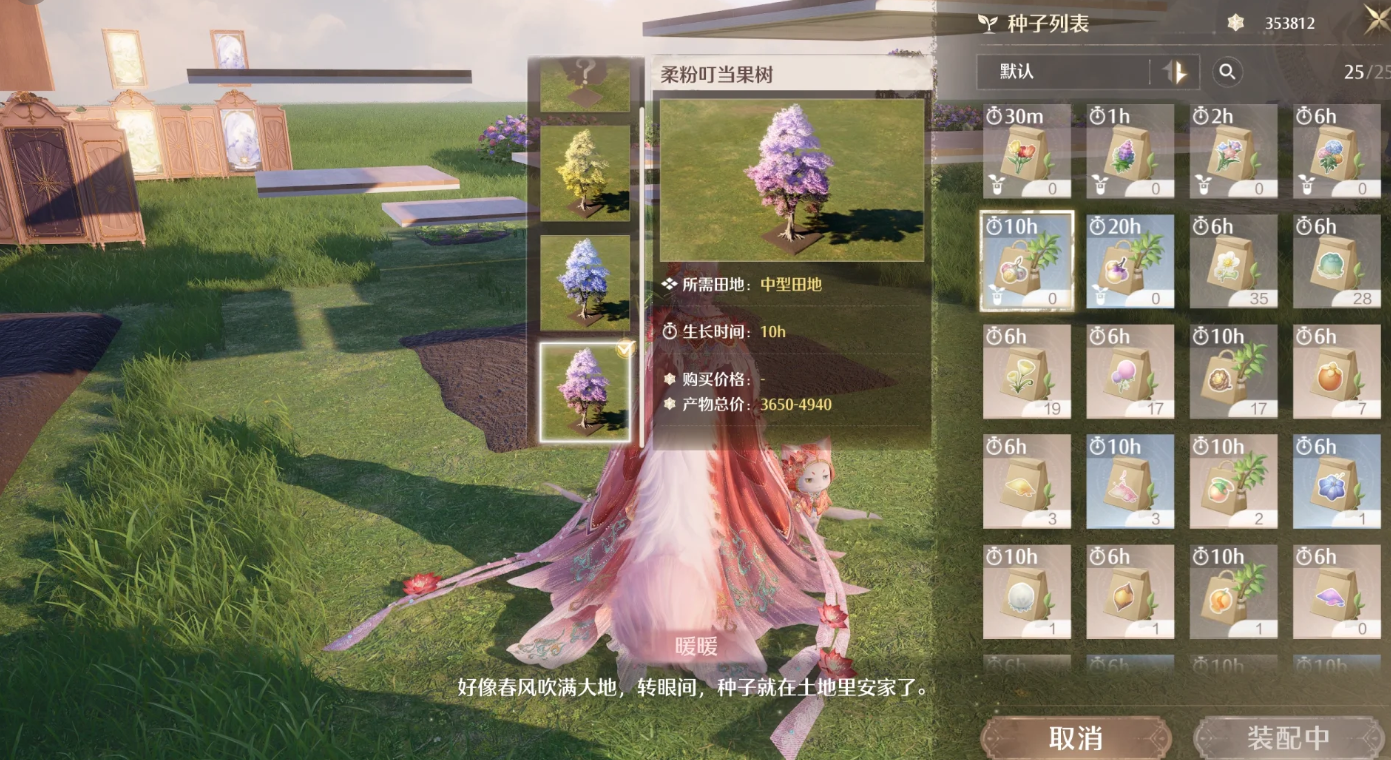
Task: Toggle the sort order arrow button
Action: (1176, 72)
